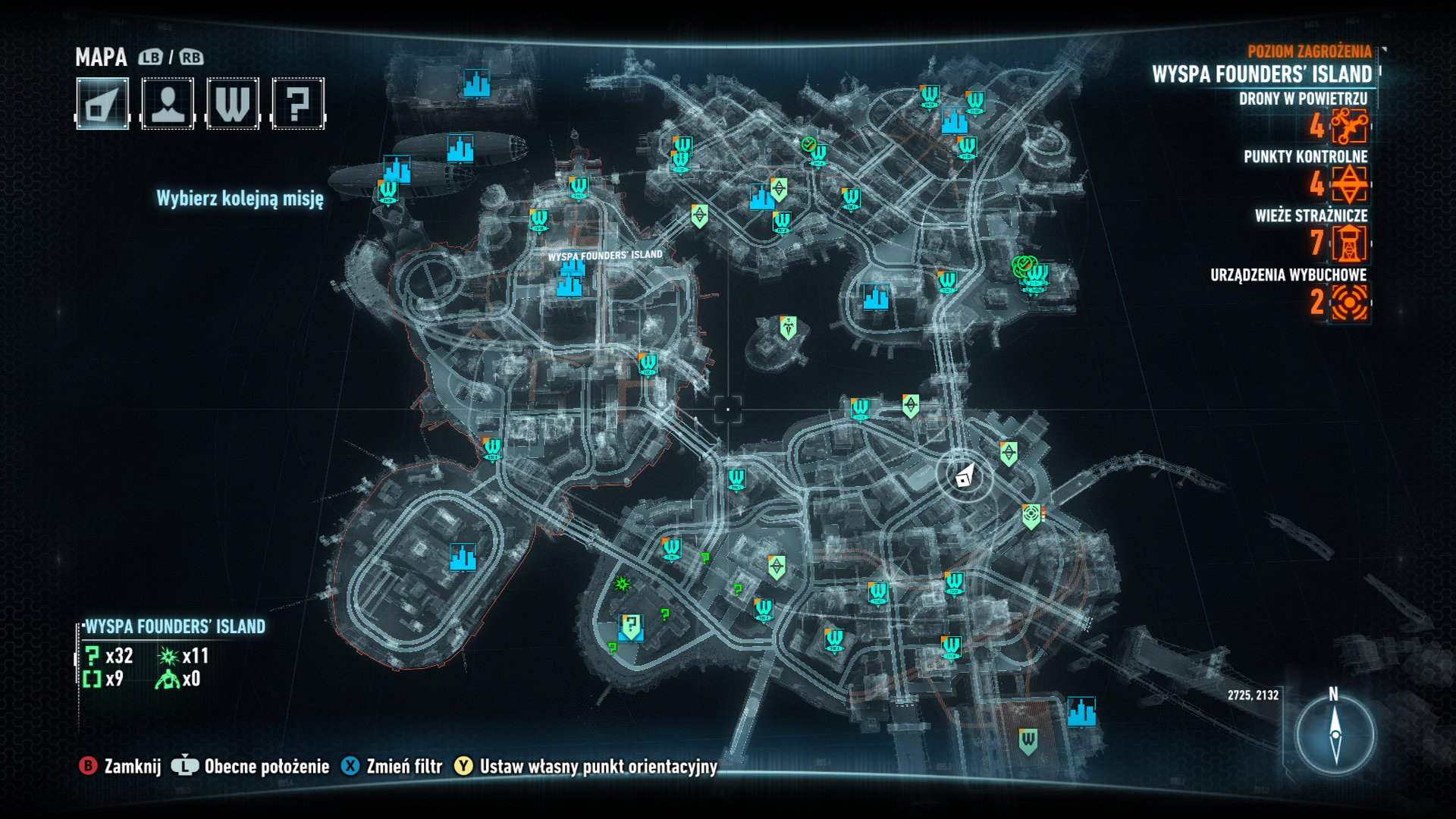
Task: Select the explosive device target marker
Action: 1031,516
